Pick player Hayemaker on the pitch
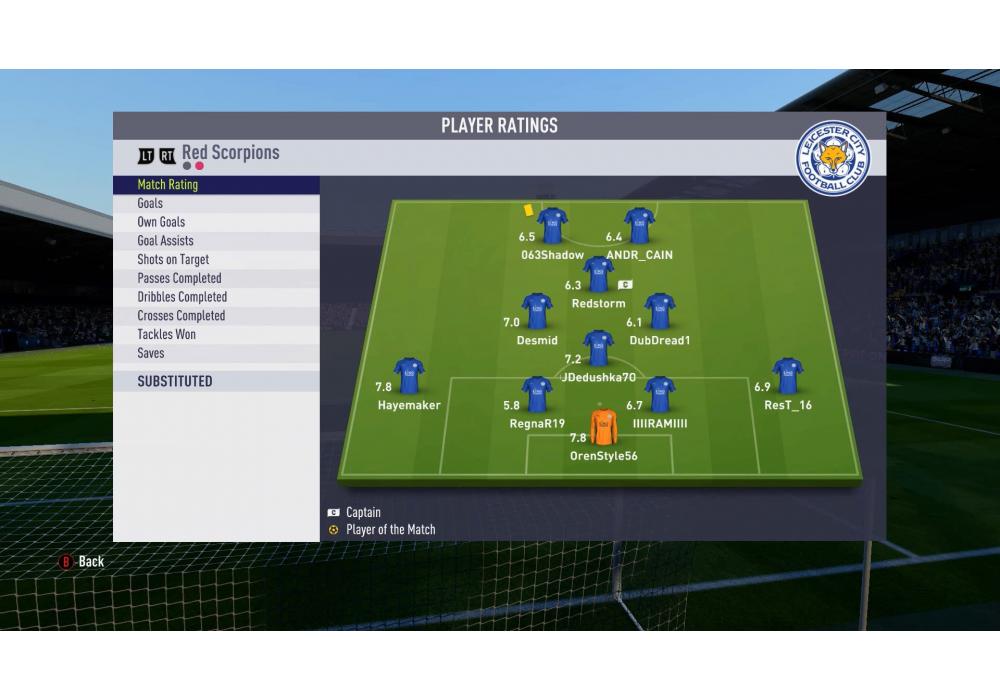 (409, 377)
